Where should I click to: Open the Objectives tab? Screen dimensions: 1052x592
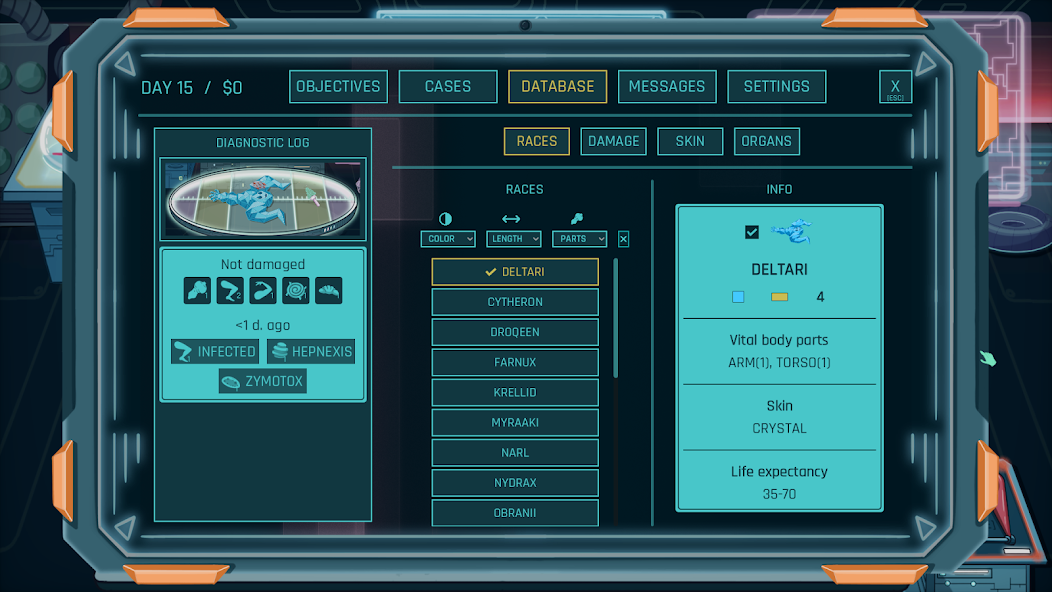338,87
